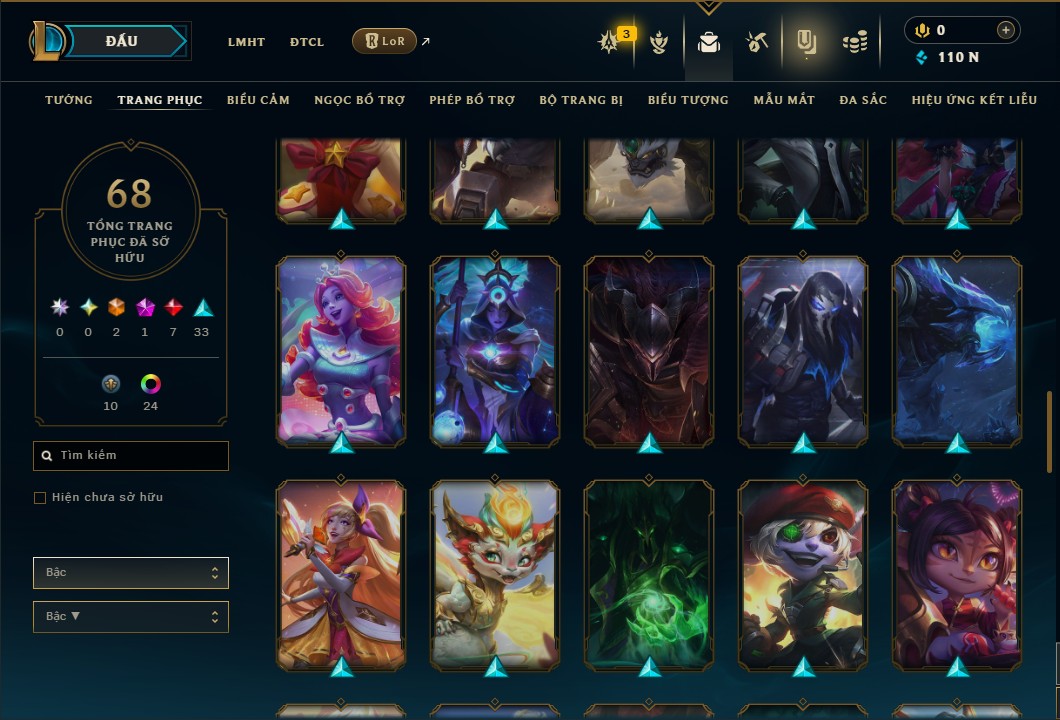The image size is (1060, 720).
Task: Toggle the Hiện chưa sở hữu checkbox
Action: point(40,498)
